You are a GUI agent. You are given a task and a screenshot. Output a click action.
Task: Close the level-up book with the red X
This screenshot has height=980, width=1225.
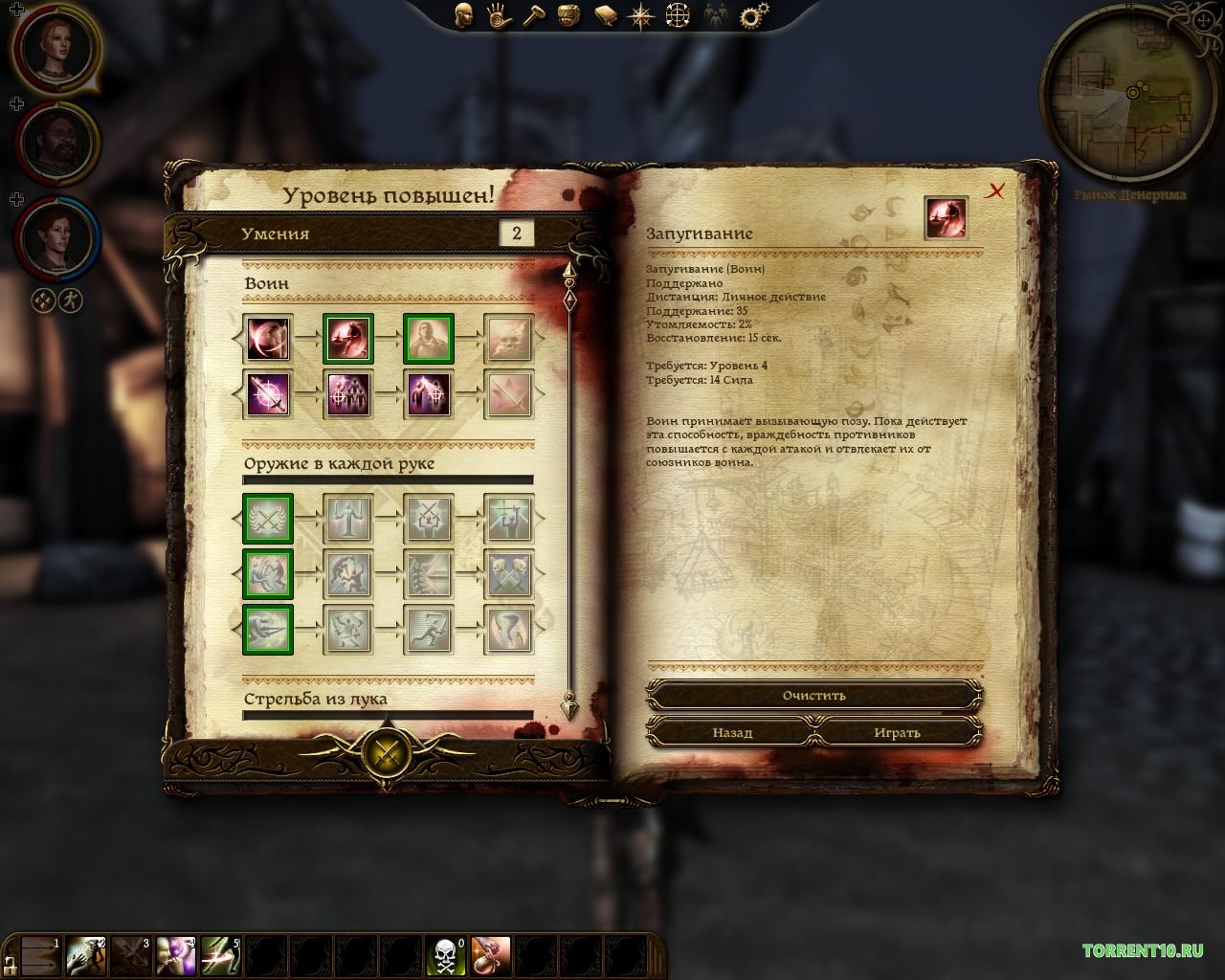[995, 191]
